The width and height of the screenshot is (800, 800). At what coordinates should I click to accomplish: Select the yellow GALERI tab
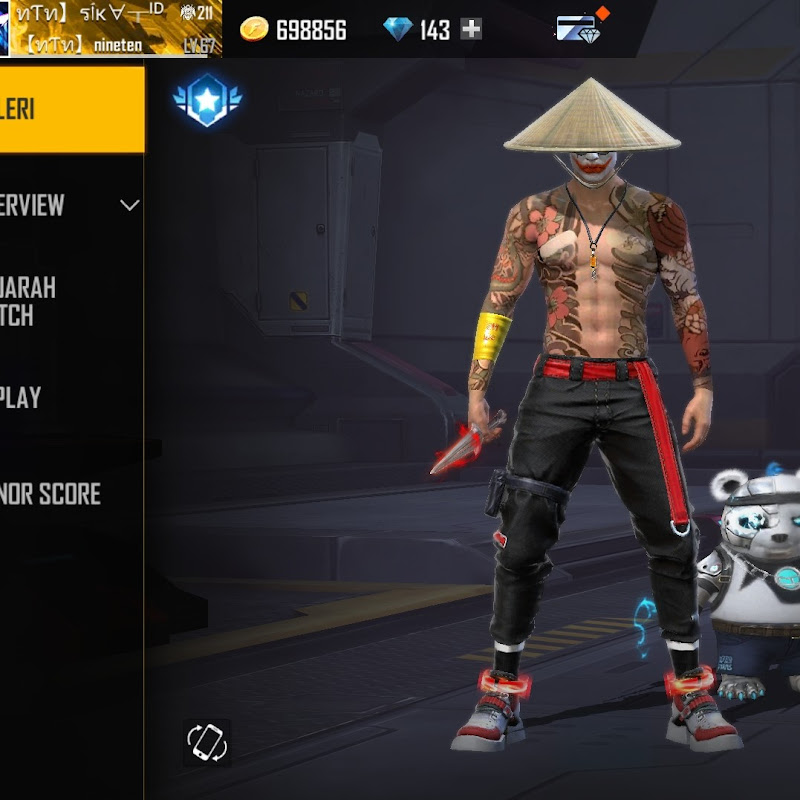[x=70, y=109]
